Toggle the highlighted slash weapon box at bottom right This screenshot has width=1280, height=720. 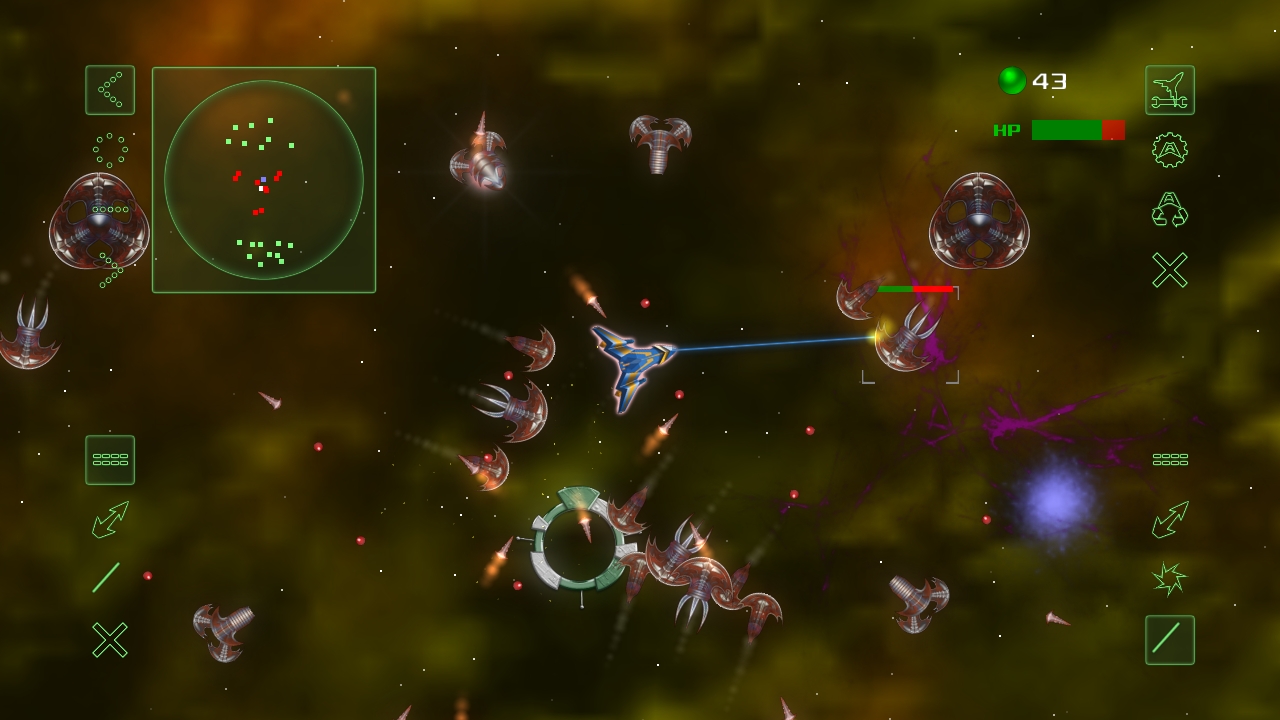click(x=1169, y=641)
